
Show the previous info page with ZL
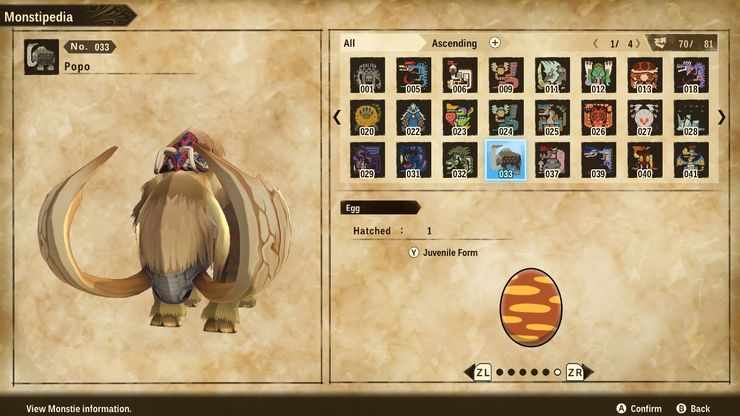pyautogui.click(x=482, y=372)
